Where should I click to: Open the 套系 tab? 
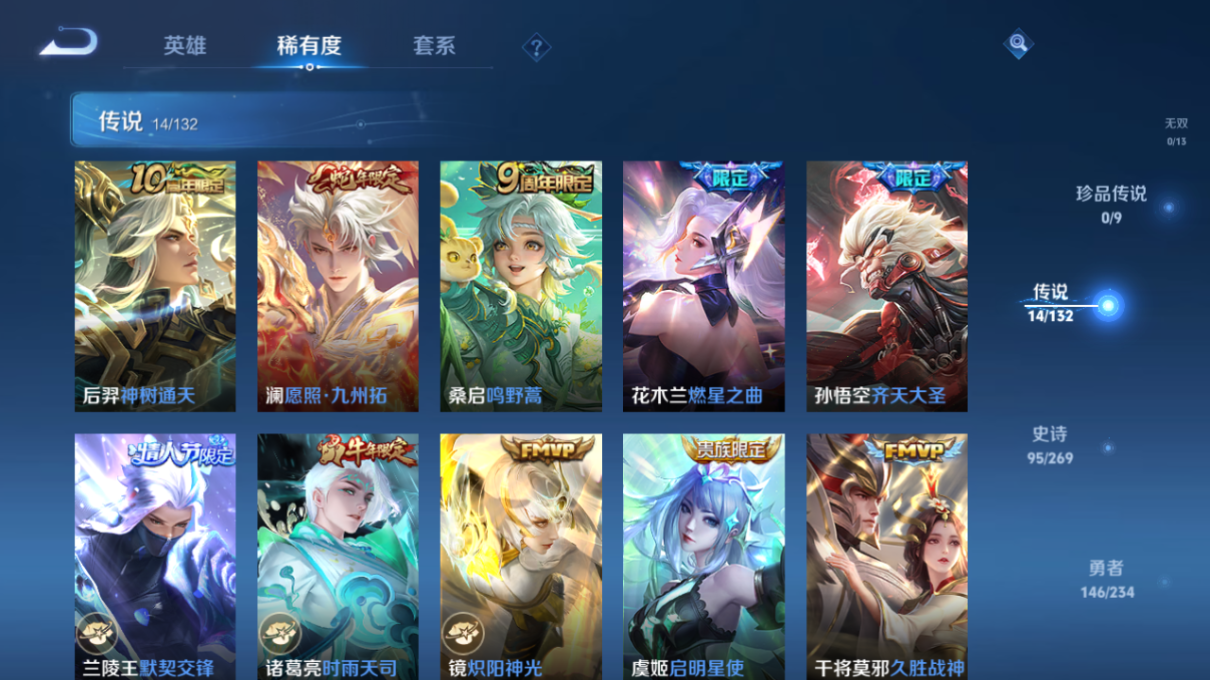[434, 46]
